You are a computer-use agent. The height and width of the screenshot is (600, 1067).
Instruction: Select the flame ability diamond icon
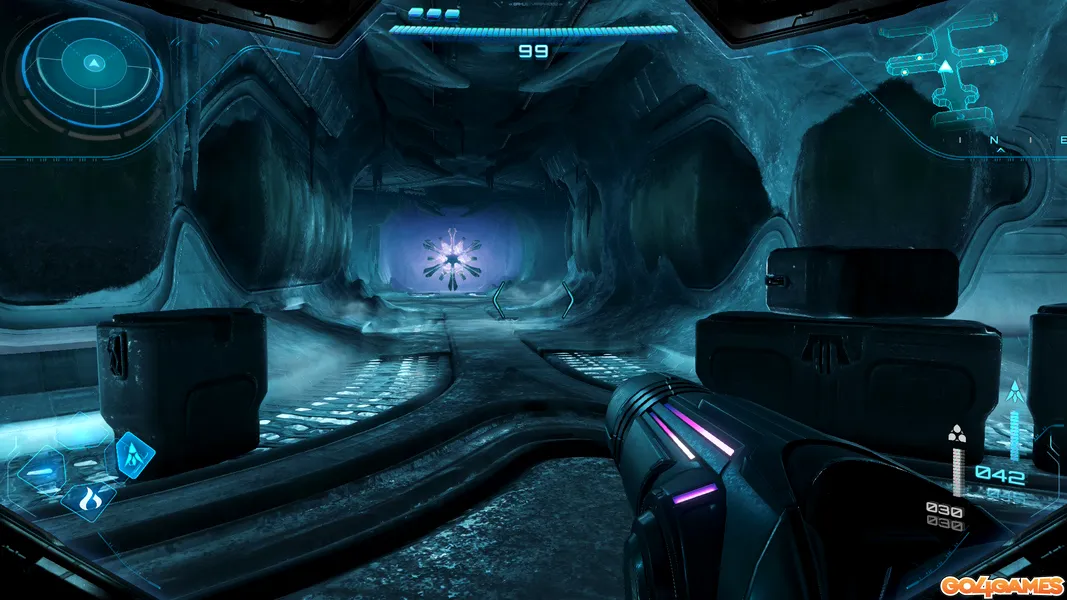click(x=88, y=497)
